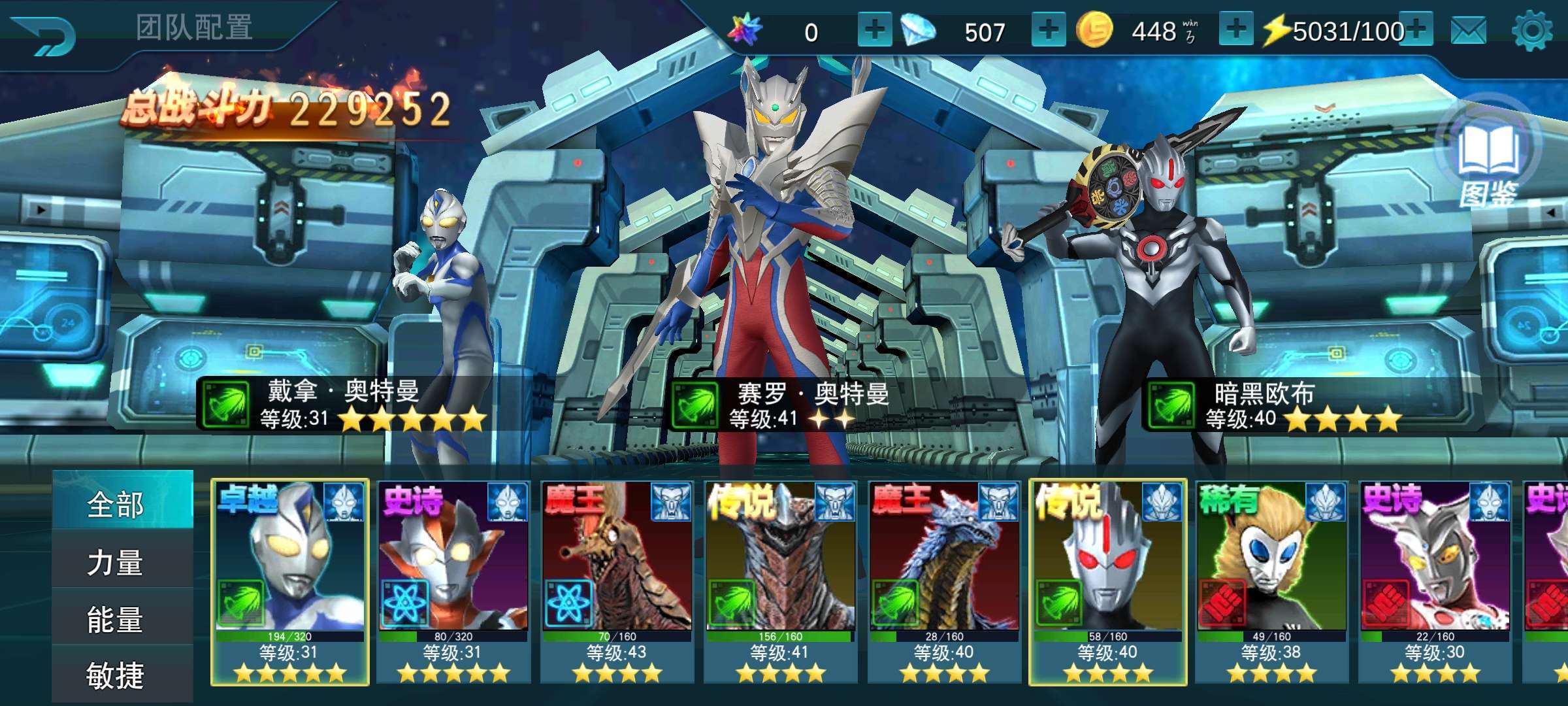The height and width of the screenshot is (706, 1568).
Task: Switch to the 敏捷 filter tab
Action: pos(116,675)
